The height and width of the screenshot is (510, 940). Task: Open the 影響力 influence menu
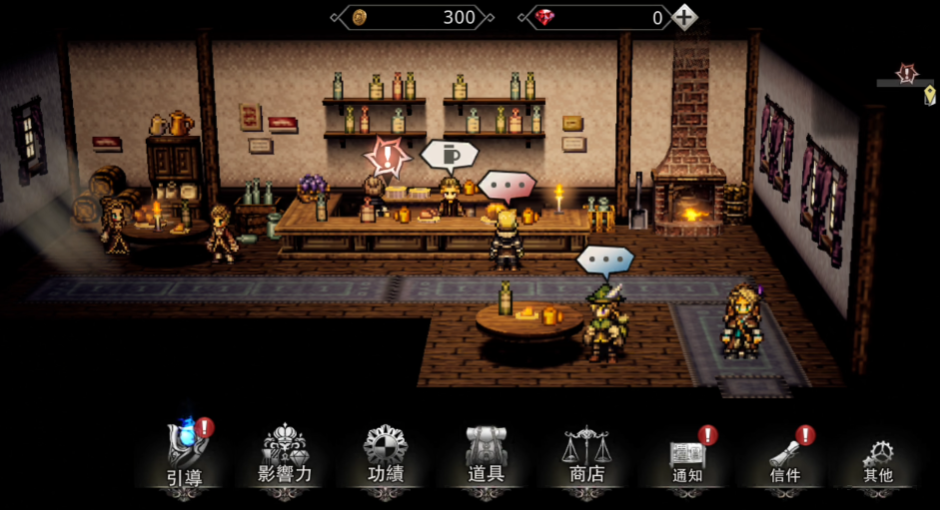coord(285,456)
